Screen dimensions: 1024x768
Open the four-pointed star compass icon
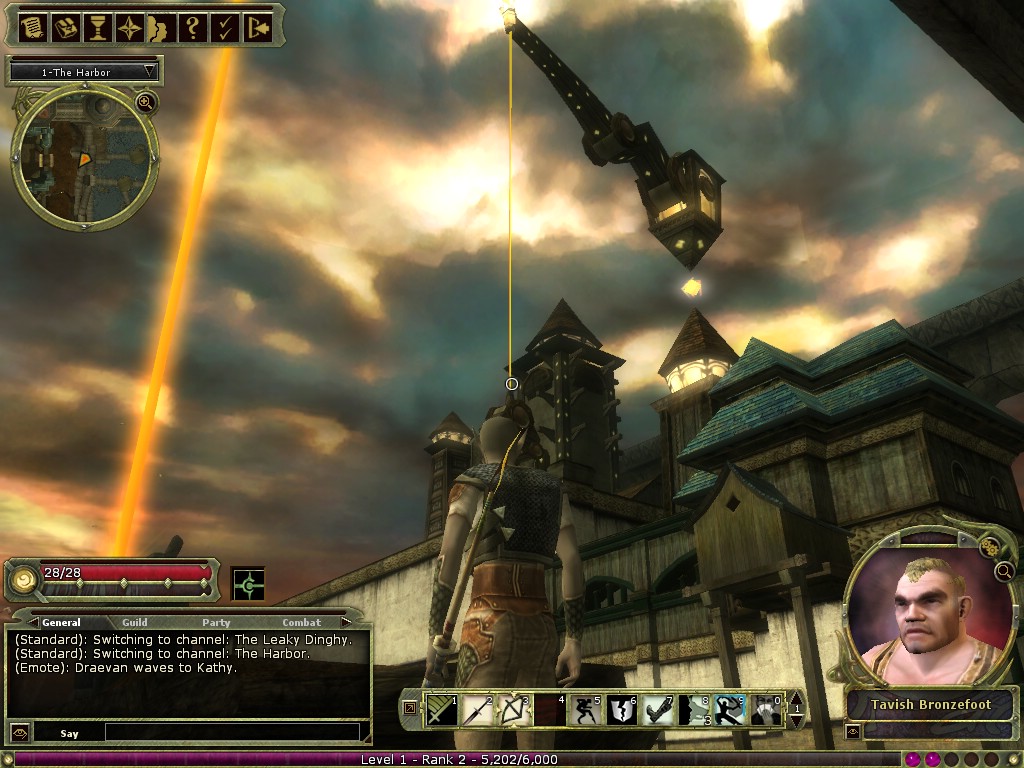129,27
